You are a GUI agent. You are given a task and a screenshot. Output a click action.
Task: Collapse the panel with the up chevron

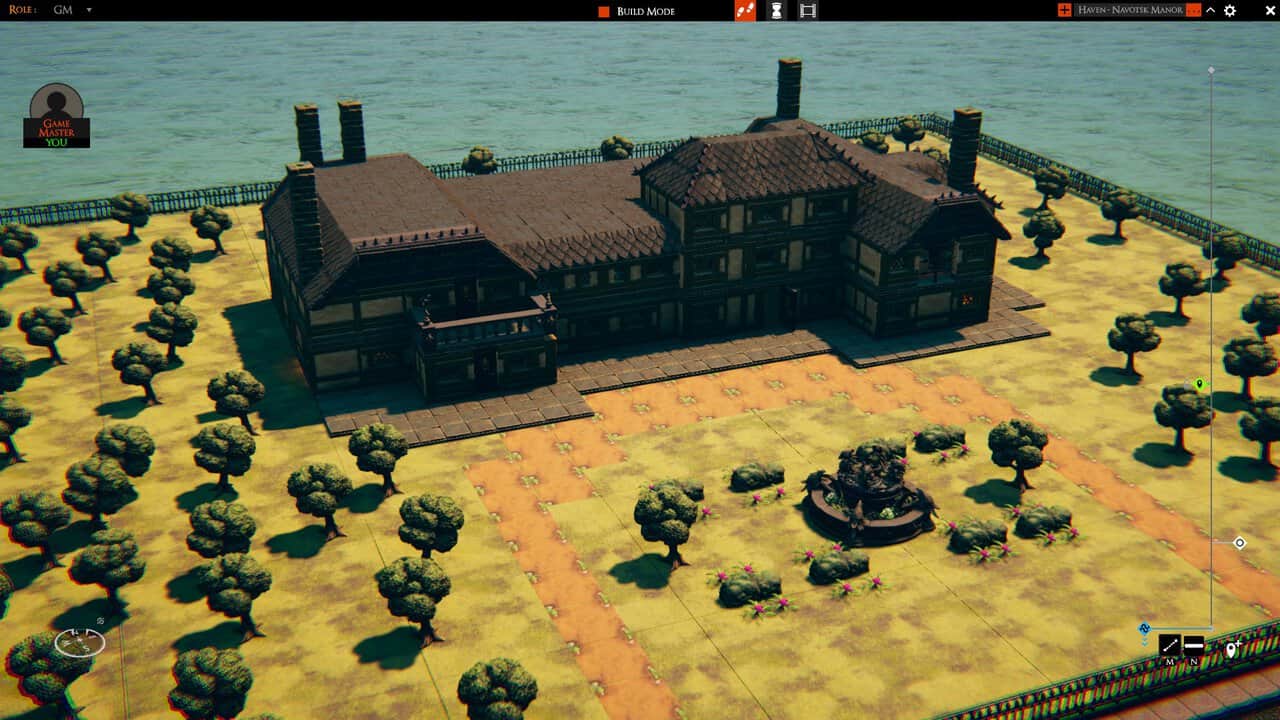pyautogui.click(x=1210, y=10)
